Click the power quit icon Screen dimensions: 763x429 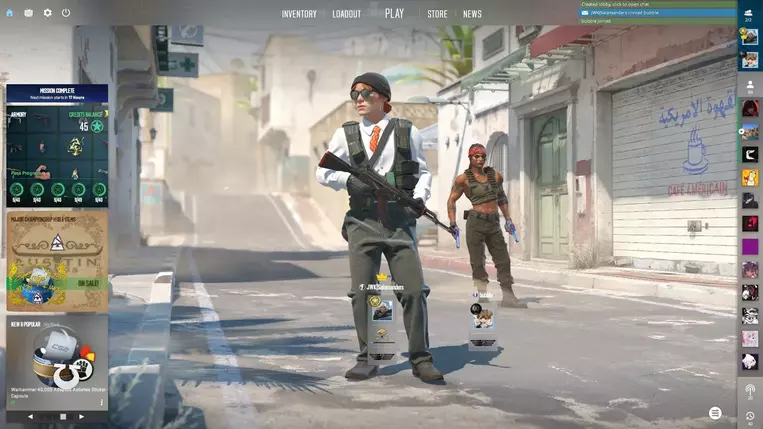click(66, 13)
